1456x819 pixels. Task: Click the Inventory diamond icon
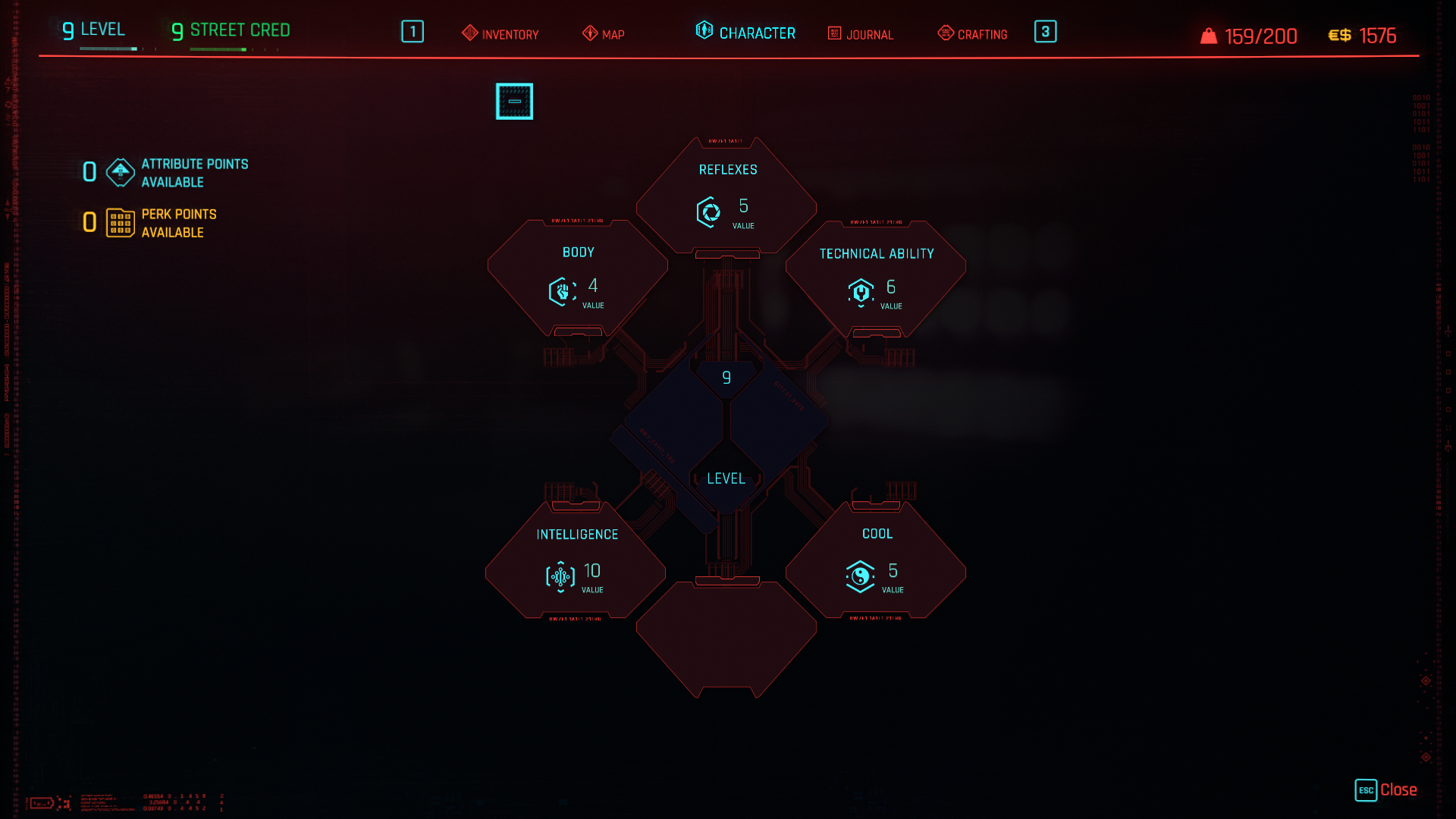tap(469, 33)
